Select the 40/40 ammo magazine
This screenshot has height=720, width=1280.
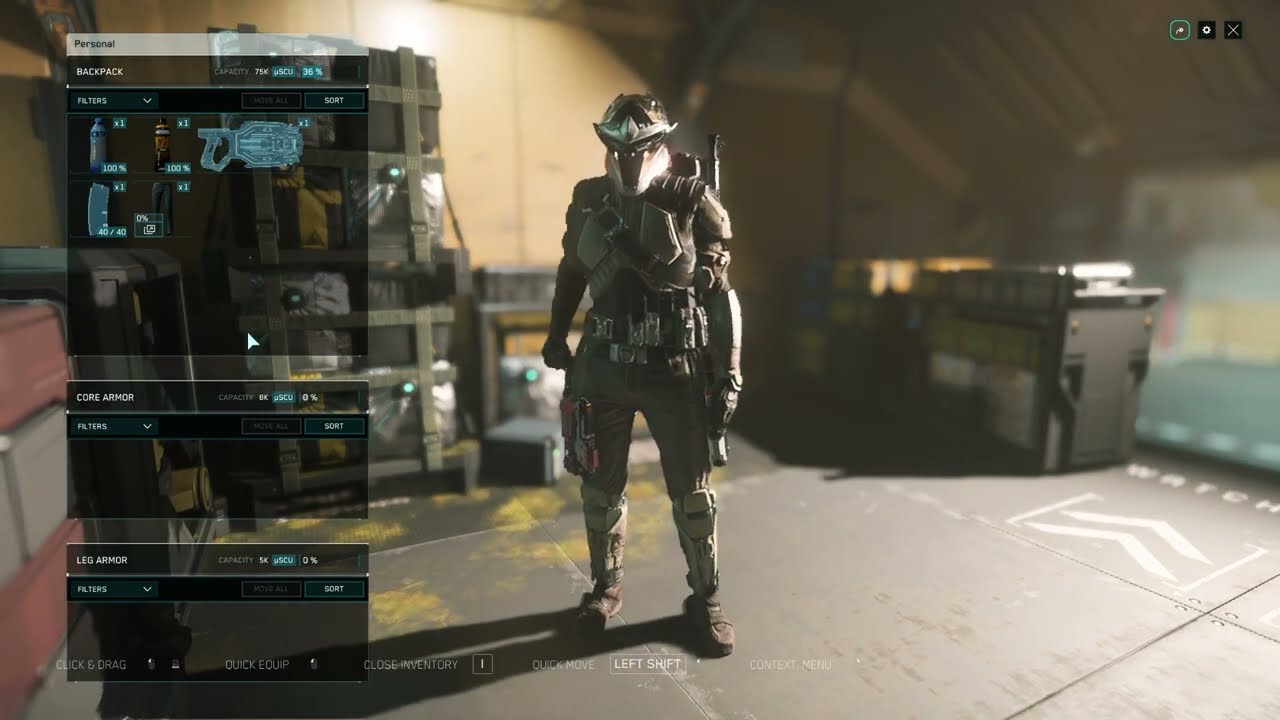click(98, 207)
